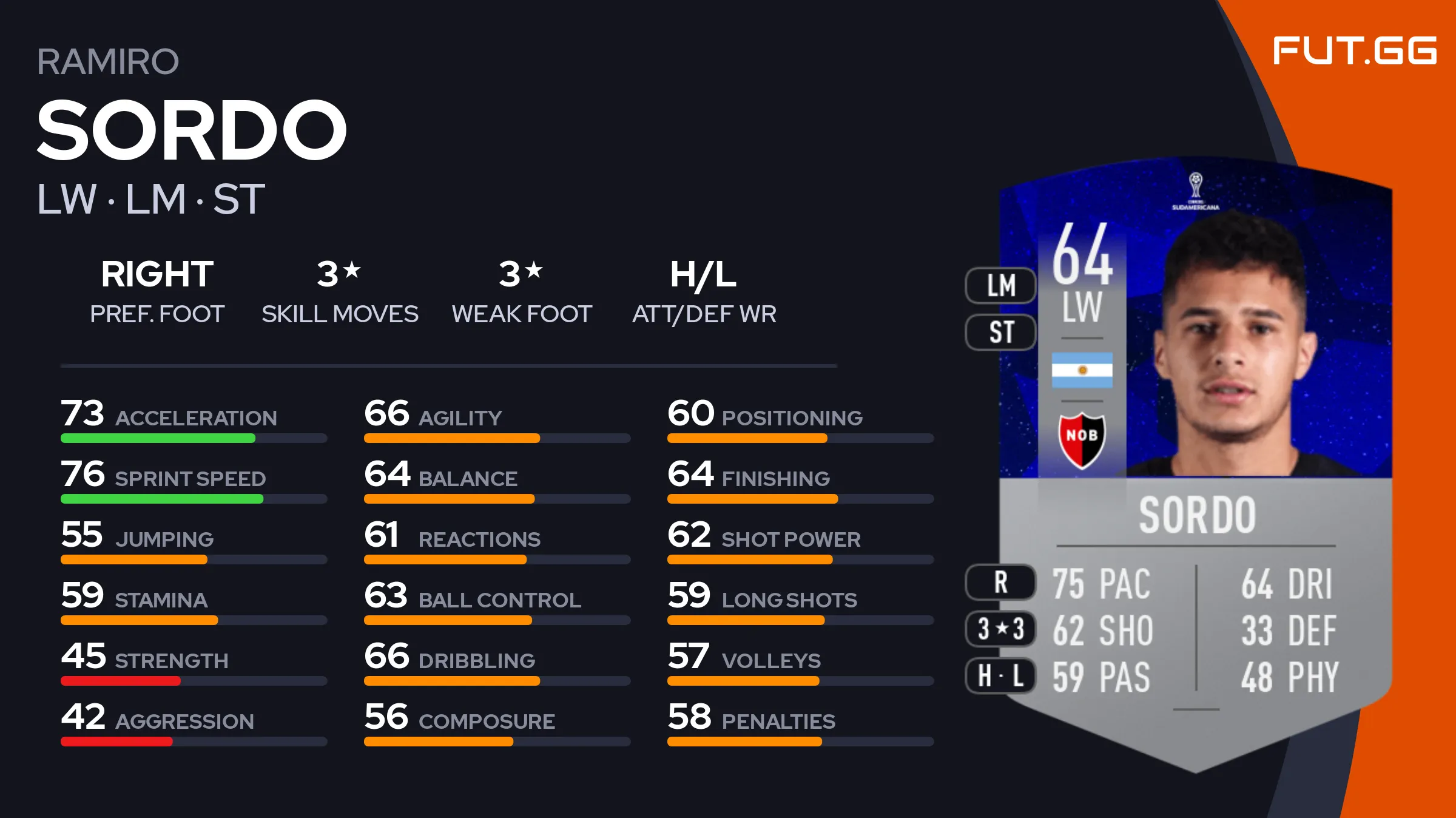
Task: Click the FUT.GG logo
Action: [x=1354, y=51]
